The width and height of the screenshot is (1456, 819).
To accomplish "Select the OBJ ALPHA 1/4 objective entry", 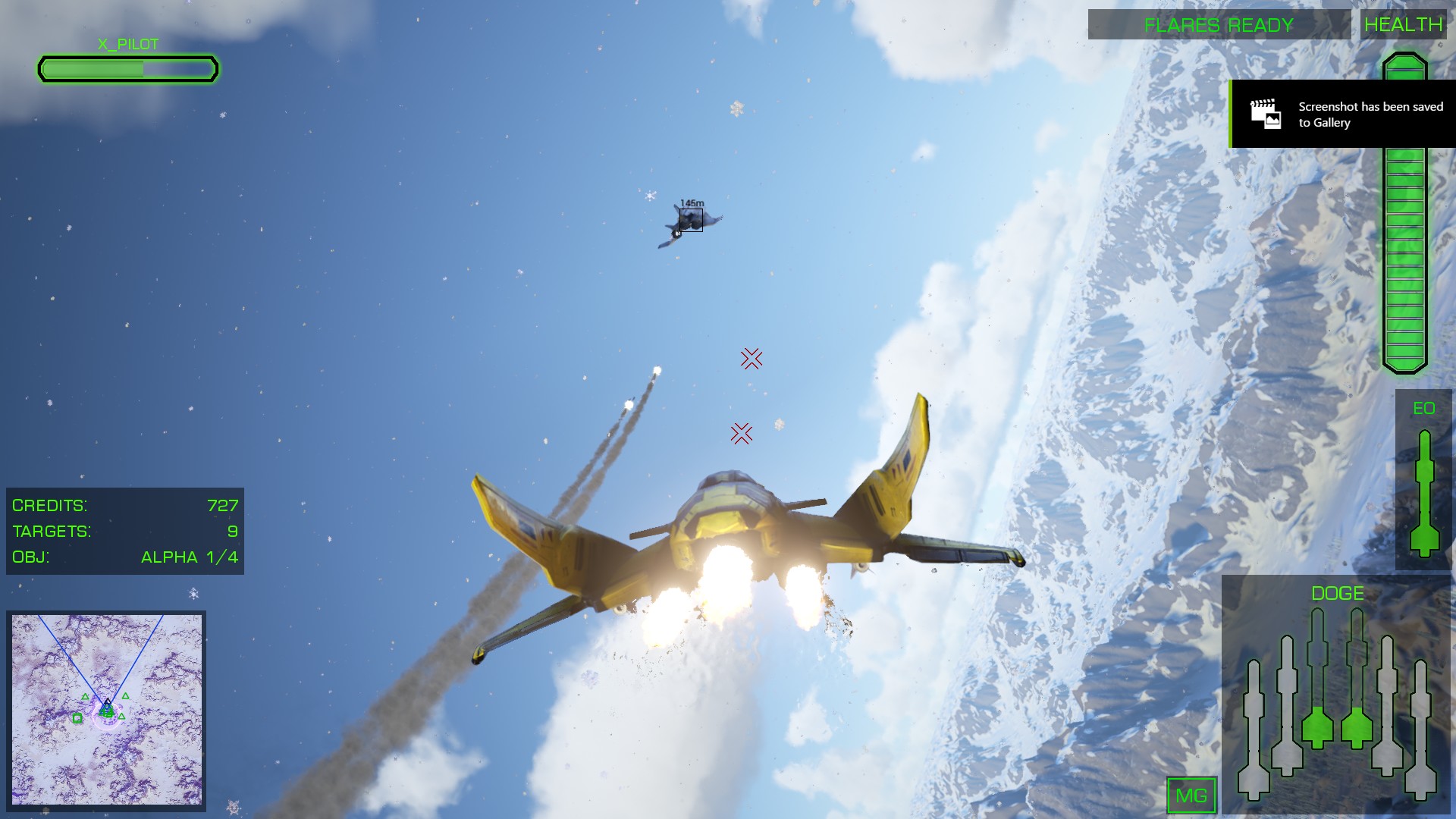I will (x=125, y=557).
